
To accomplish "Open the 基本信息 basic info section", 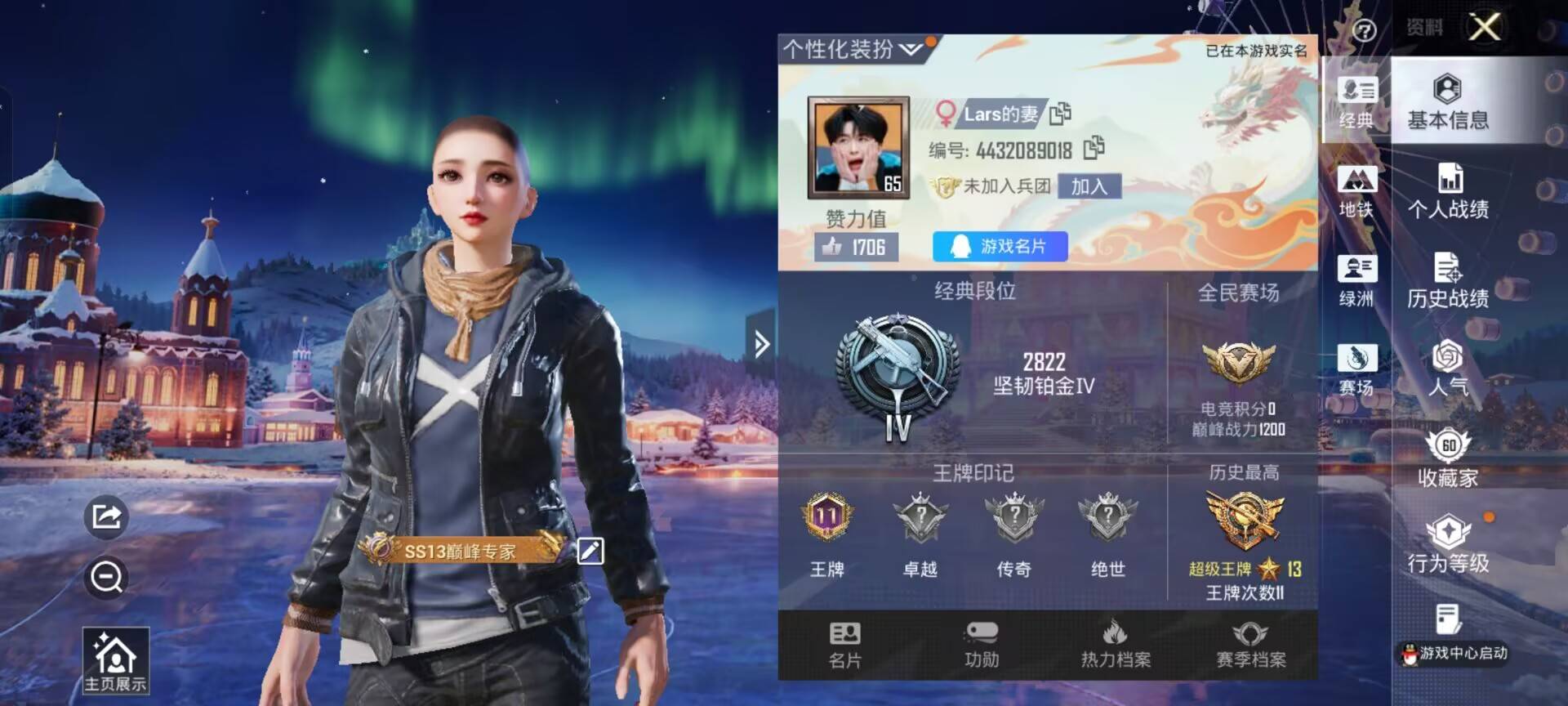I will (x=1447, y=101).
